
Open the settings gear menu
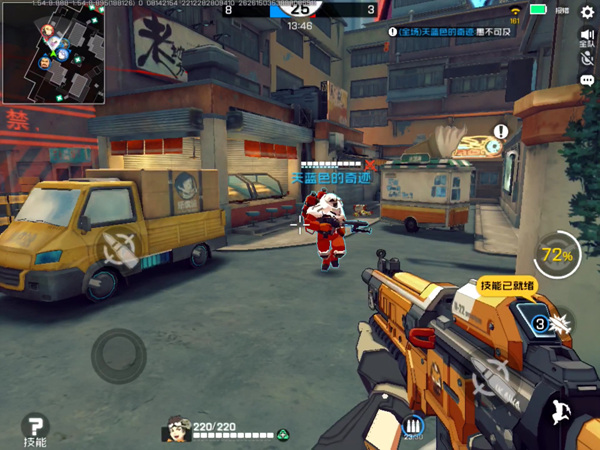click(x=587, y=12)
